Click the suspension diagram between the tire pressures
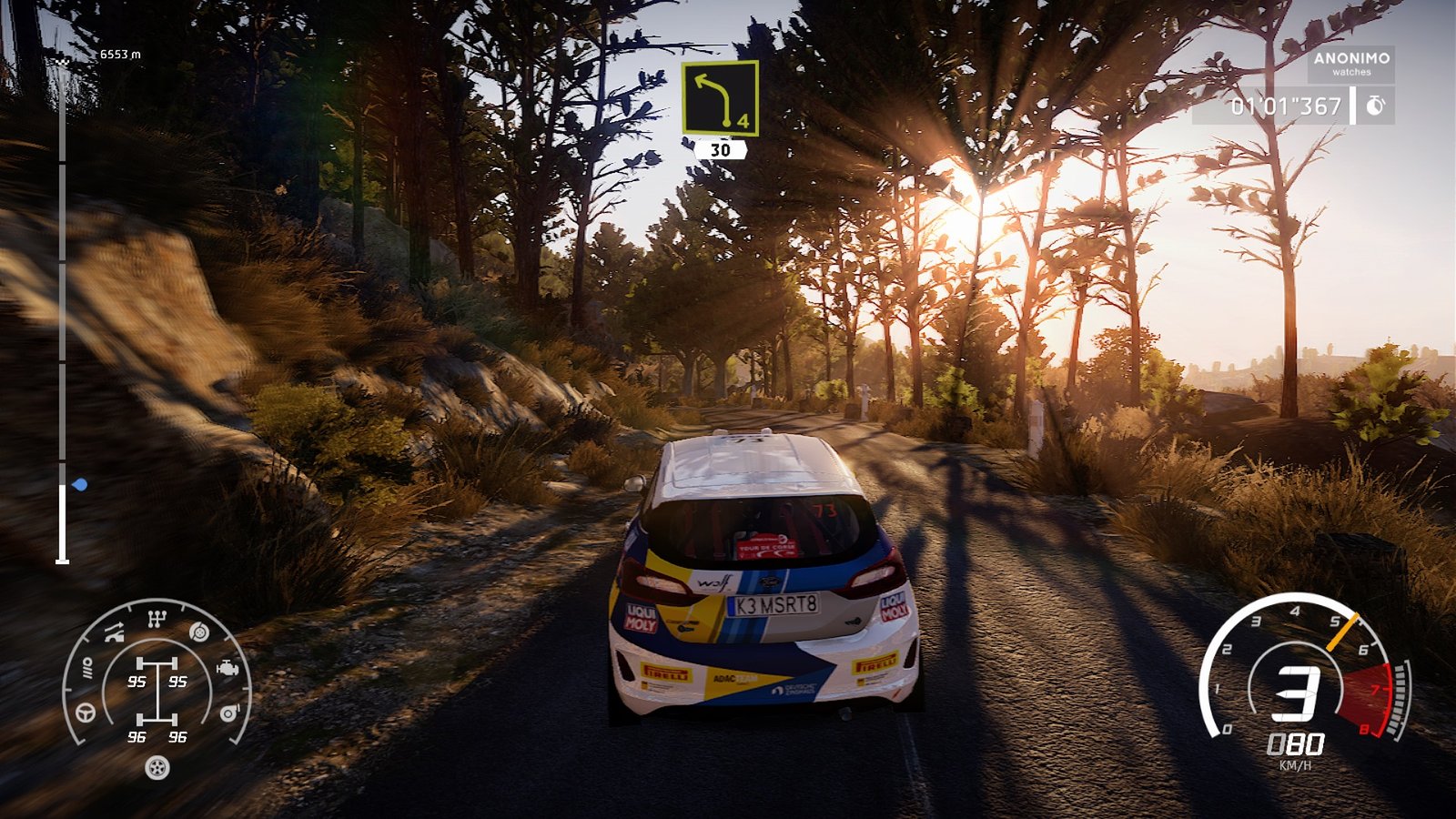1456x819 pixels. 157,692
